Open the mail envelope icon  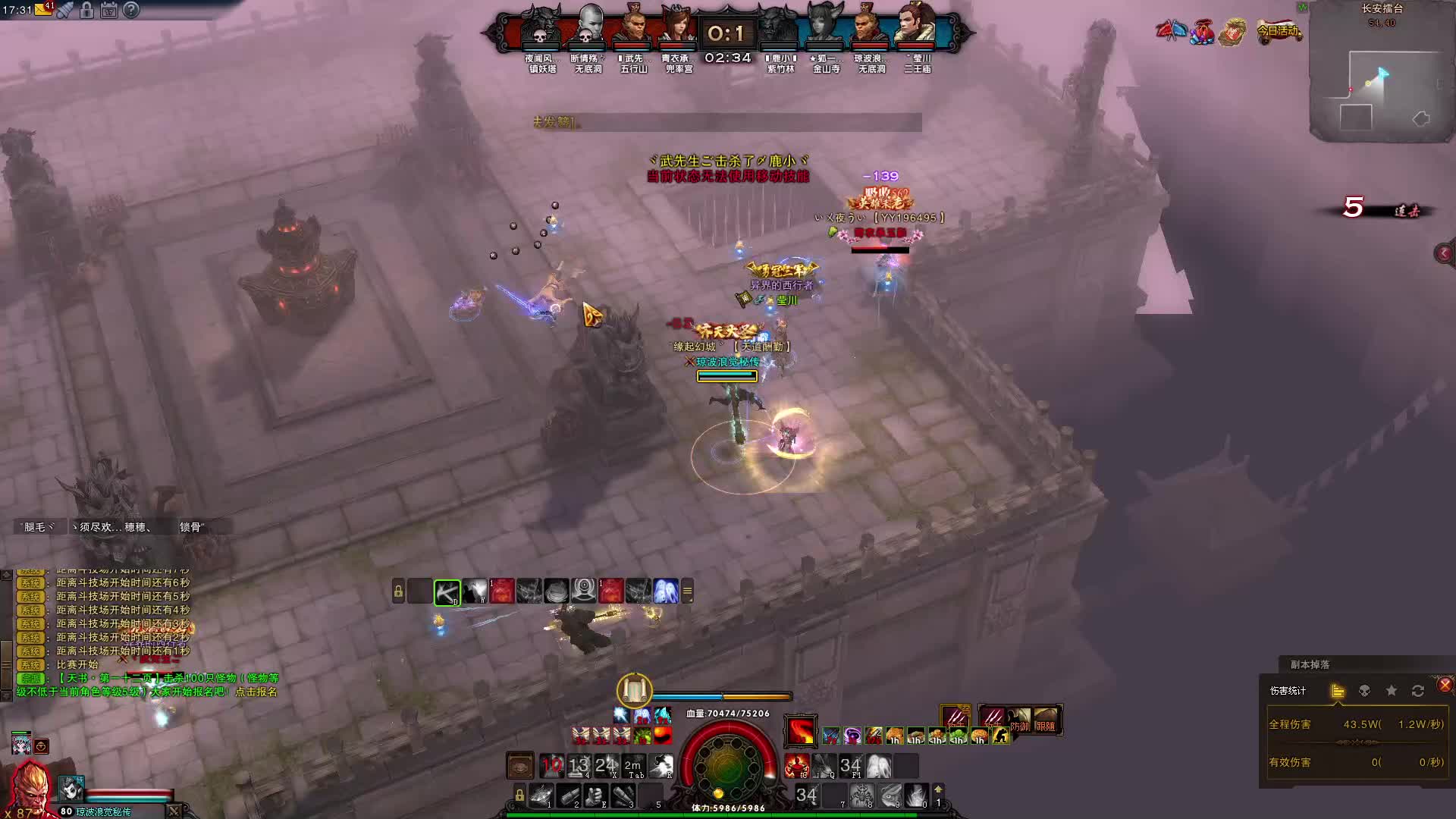[x=43, y=10]
